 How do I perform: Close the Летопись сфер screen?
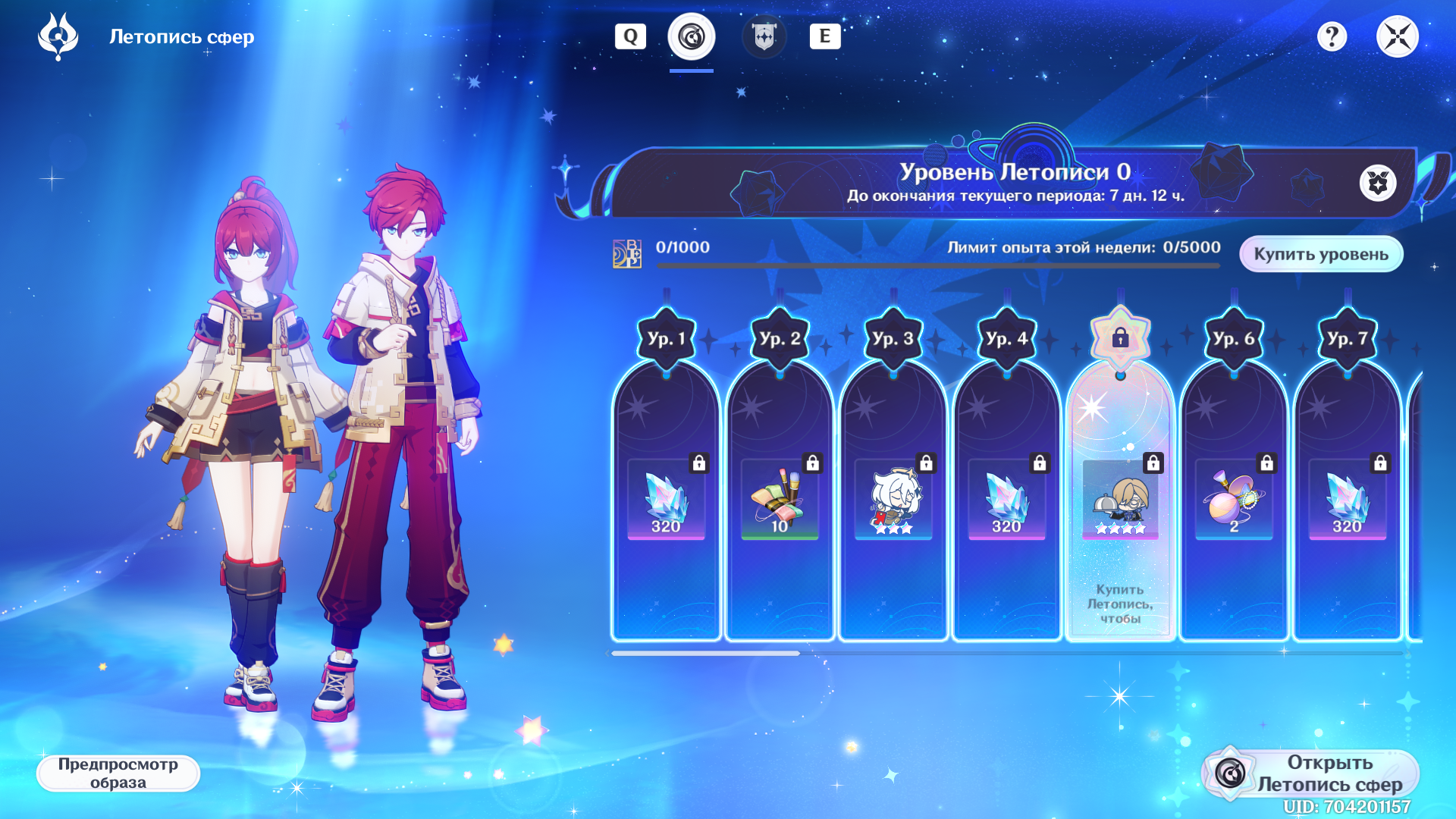point(1397,36)
